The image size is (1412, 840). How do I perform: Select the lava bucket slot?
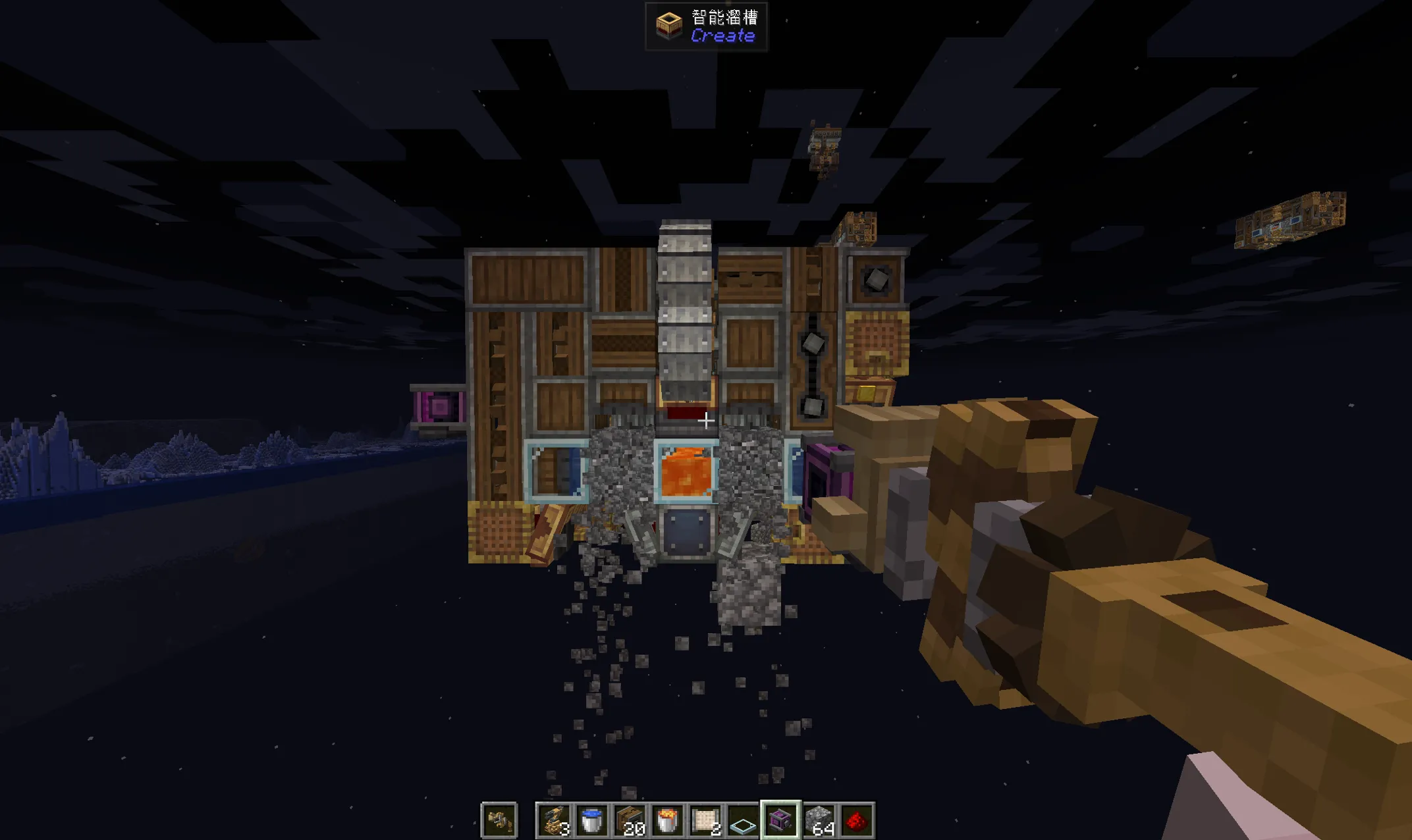pos(667,820)
